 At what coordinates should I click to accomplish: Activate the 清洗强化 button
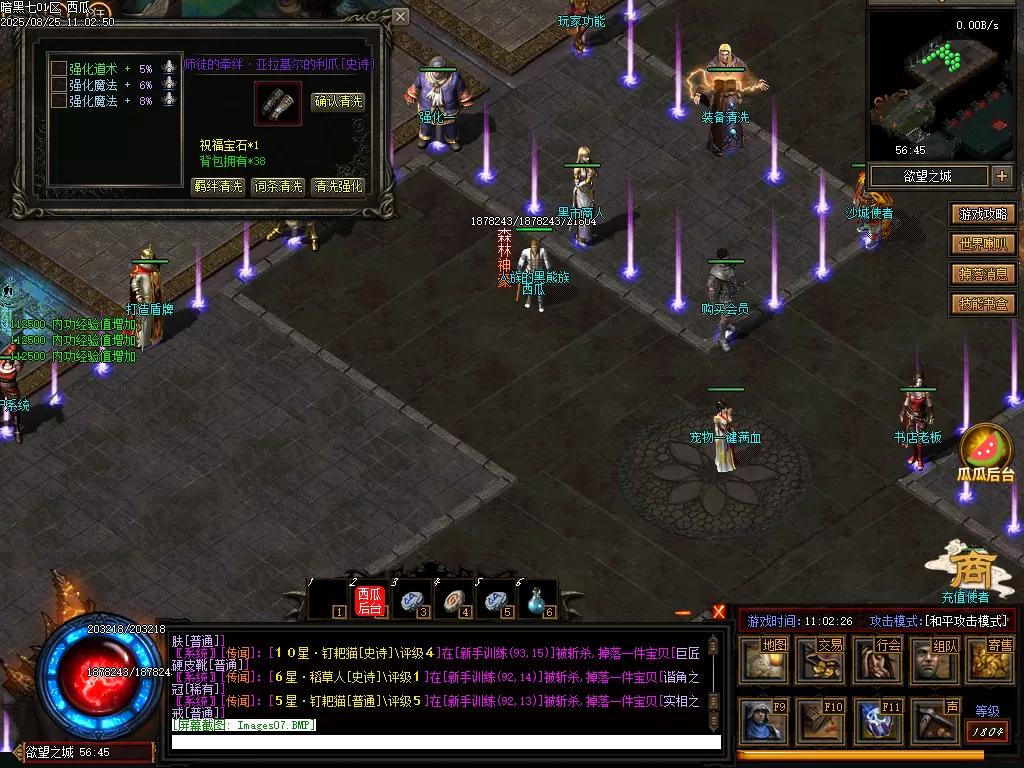[x=338, y=186]
